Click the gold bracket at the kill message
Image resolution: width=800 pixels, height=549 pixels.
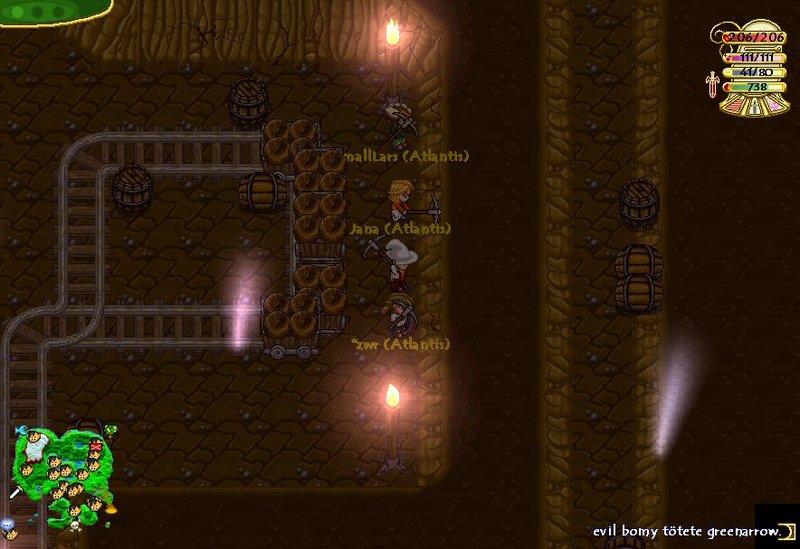click(x=786, y=529)
